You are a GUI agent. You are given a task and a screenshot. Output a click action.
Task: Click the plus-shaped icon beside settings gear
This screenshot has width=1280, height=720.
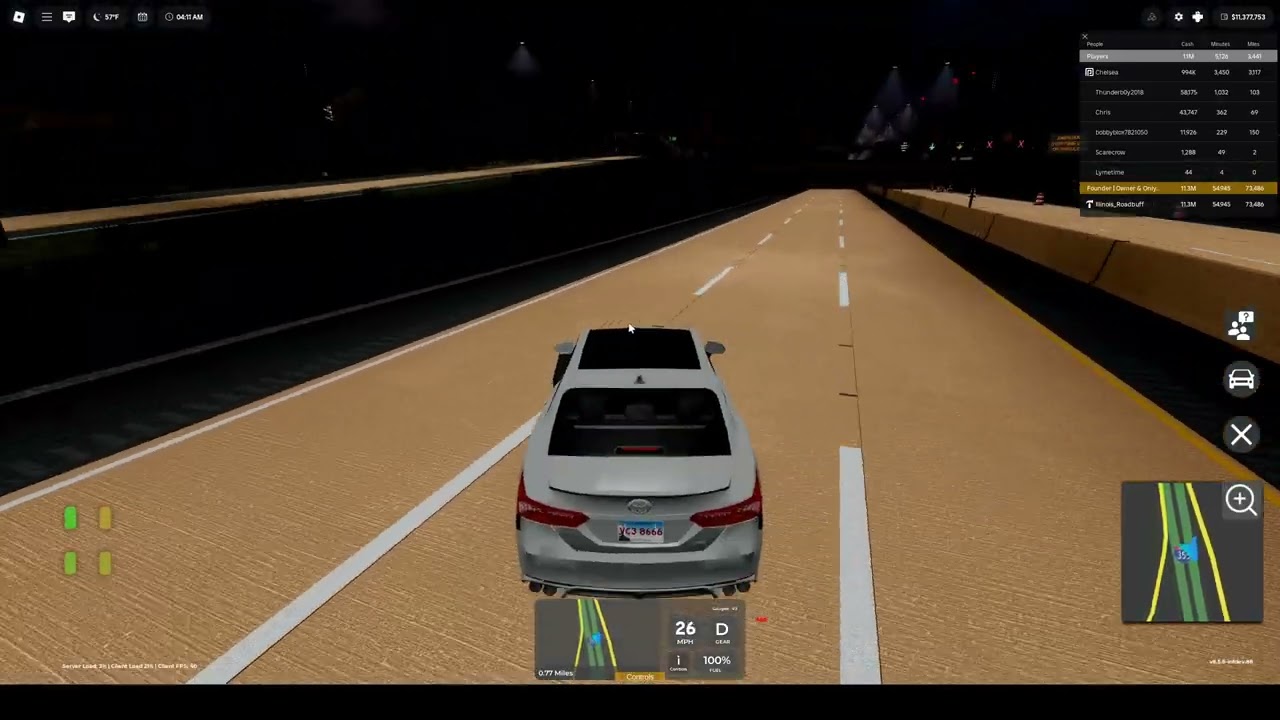point(1197,17)
